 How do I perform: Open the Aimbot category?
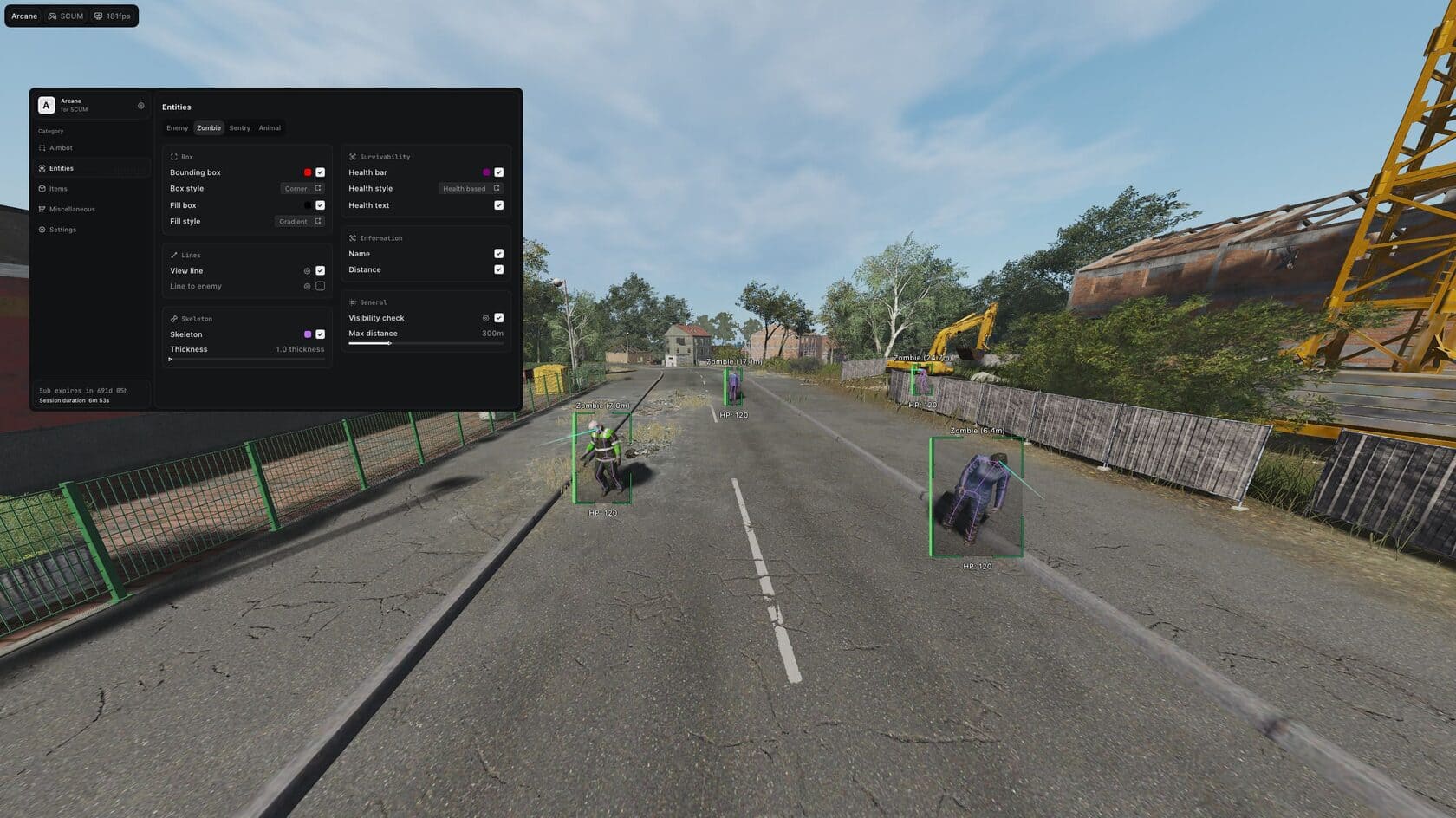(61, 148)
